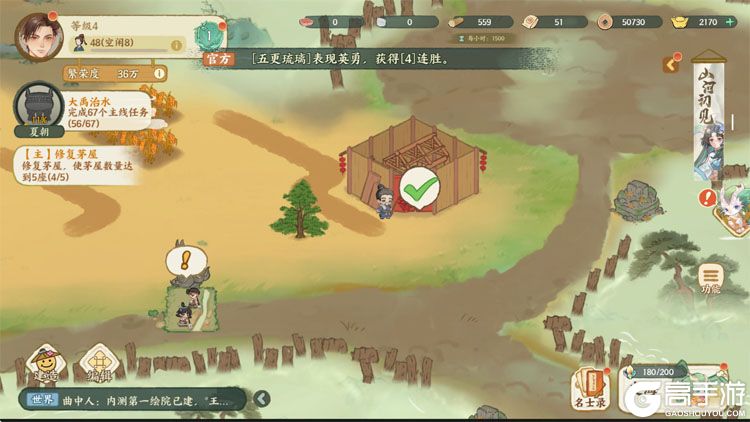Open the 功能 functions menu
The image size is (750, 422).
(710, 277)
